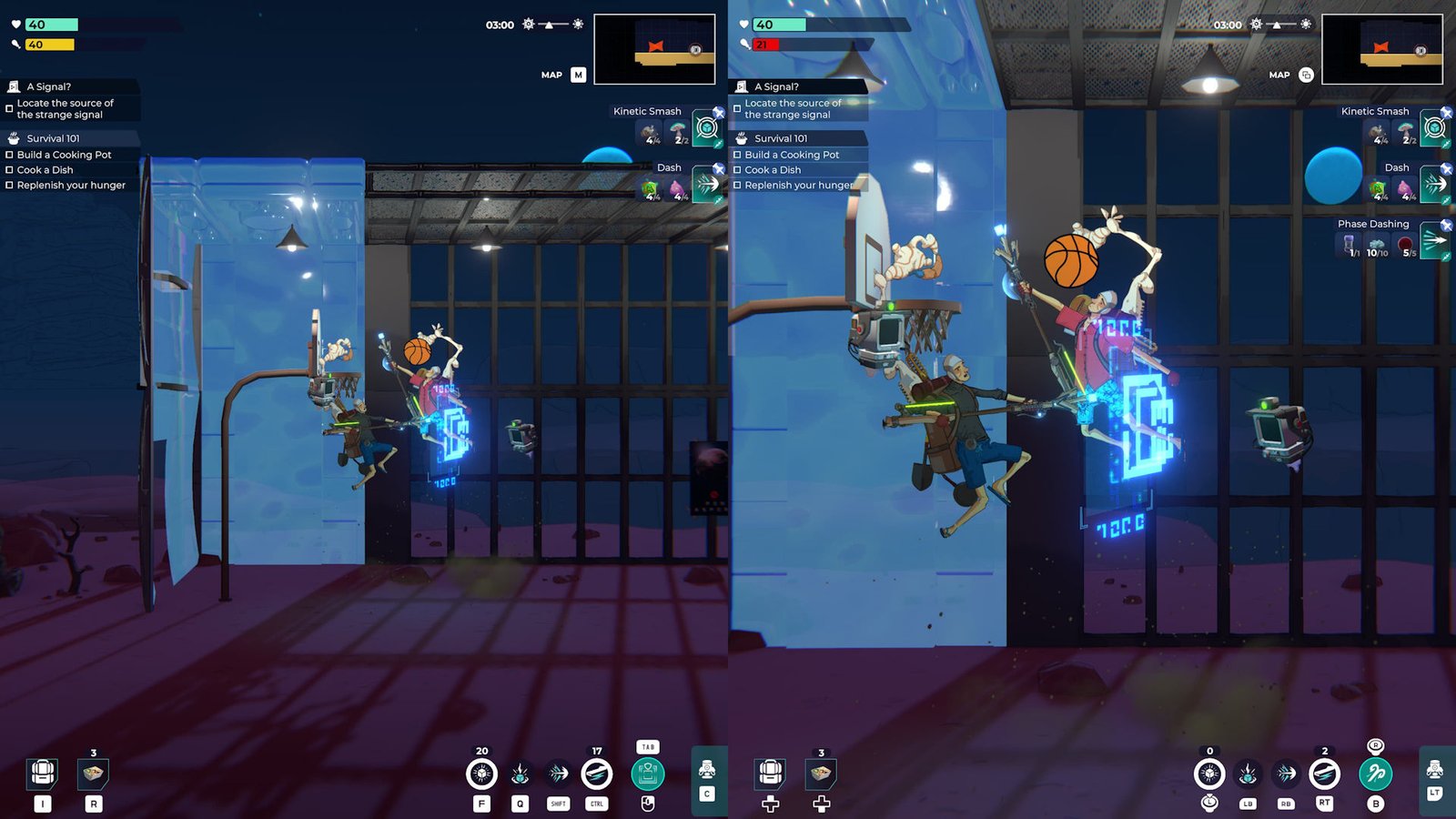Unpin the Phase Dashing recipe
1456x819 pixels.
[1446, 225]
